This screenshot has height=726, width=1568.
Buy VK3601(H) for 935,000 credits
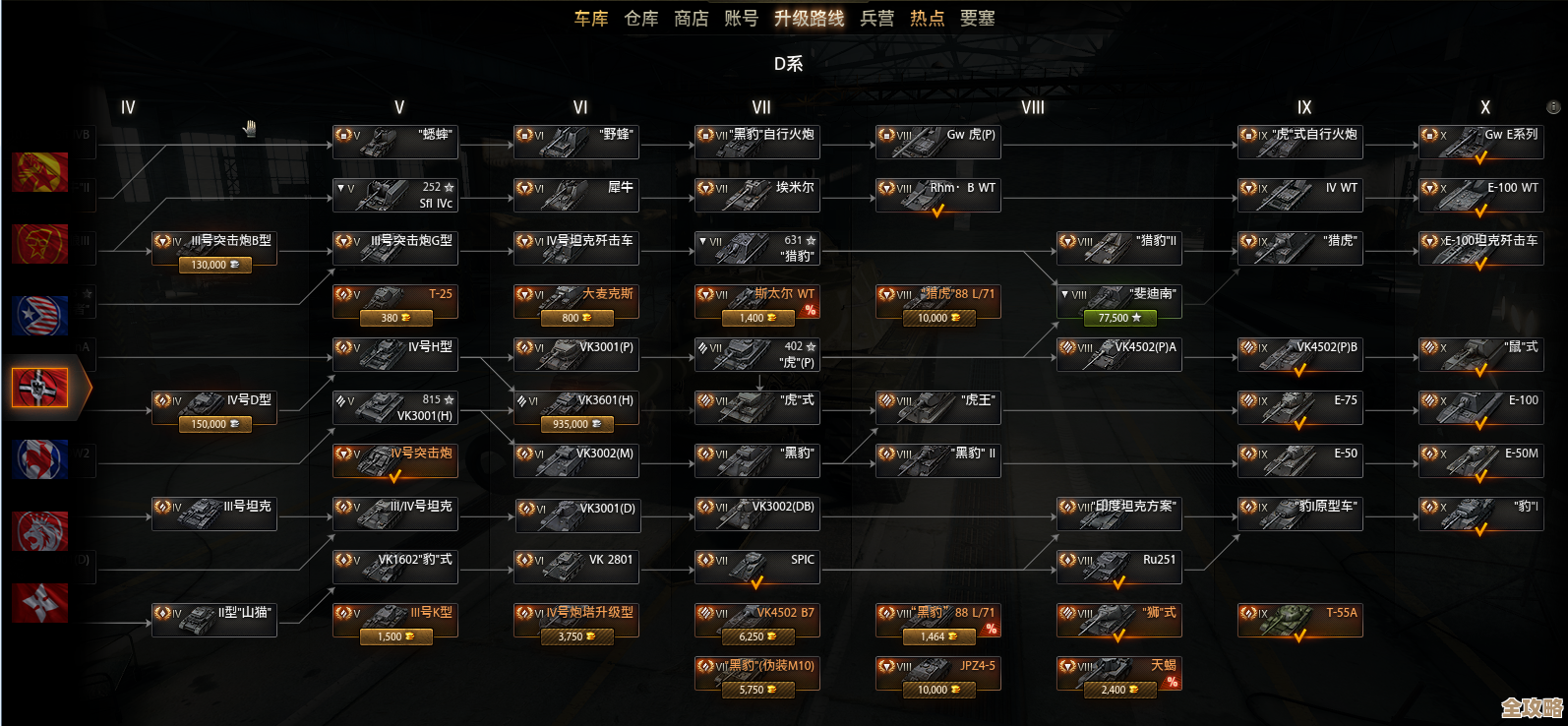click(575, 424)
